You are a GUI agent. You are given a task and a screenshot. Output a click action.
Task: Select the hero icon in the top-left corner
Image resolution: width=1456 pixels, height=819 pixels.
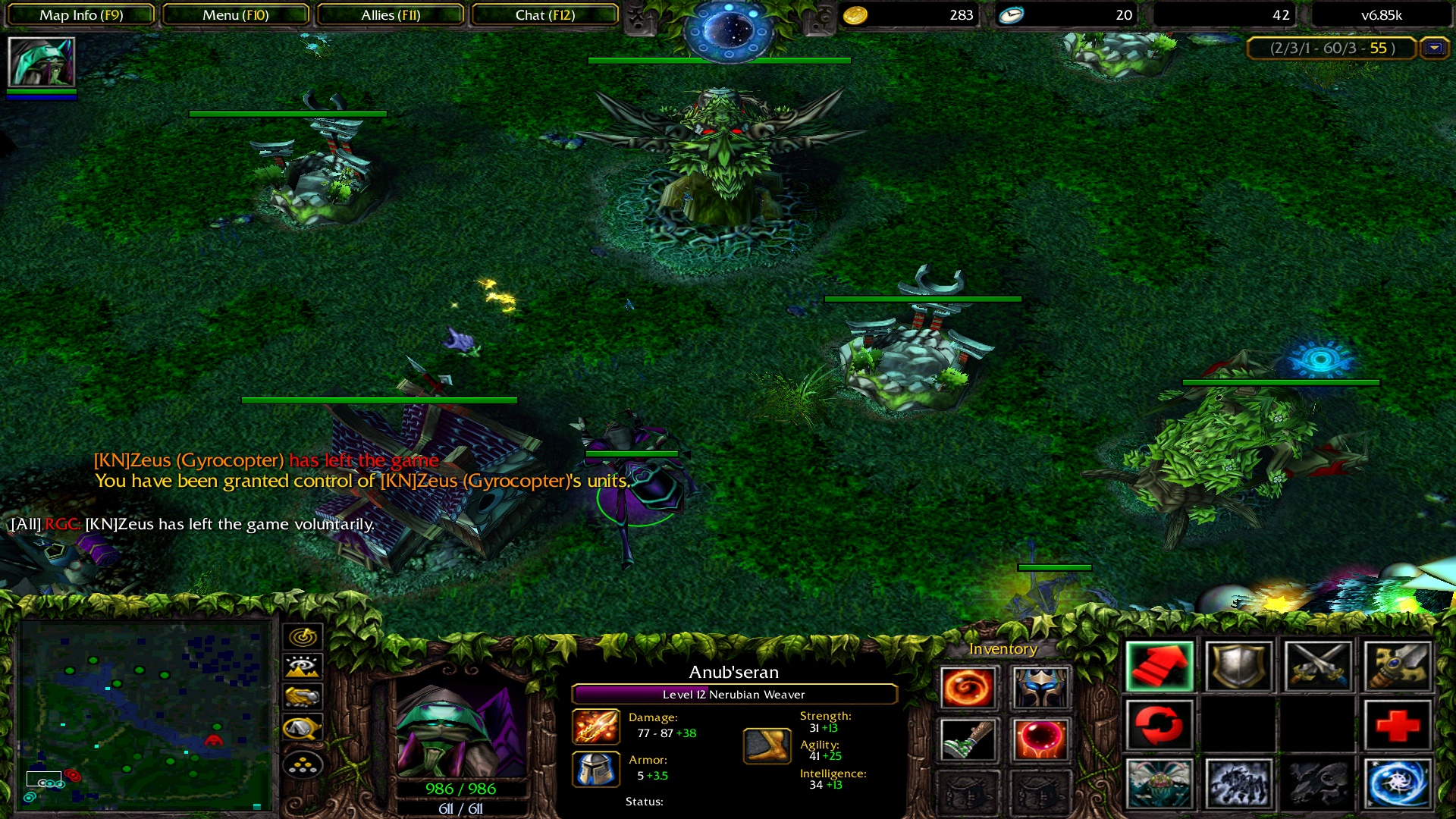point(41,62)
